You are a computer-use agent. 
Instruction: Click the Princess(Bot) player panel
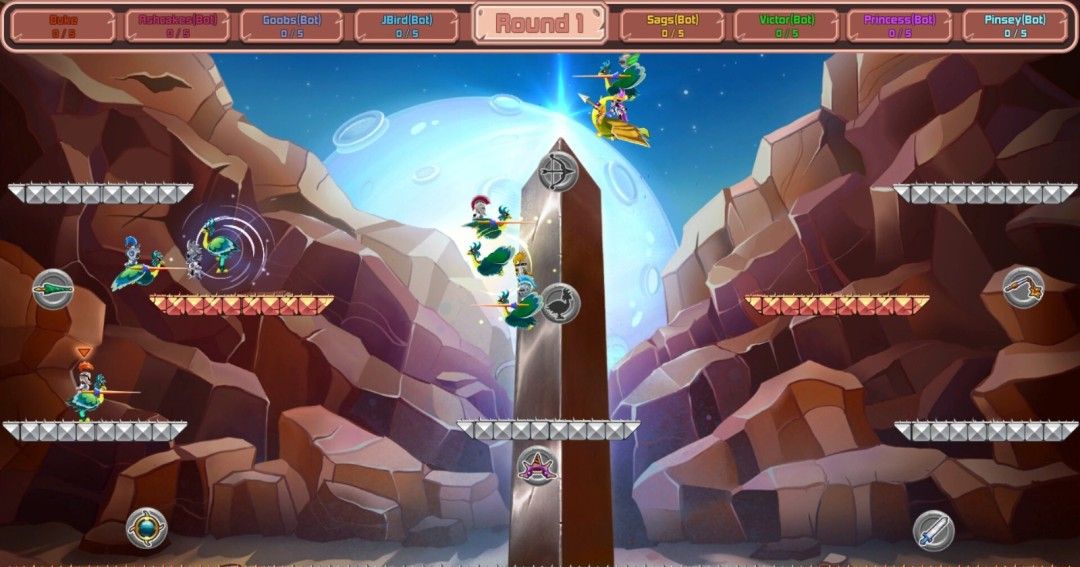coord(899,26)
